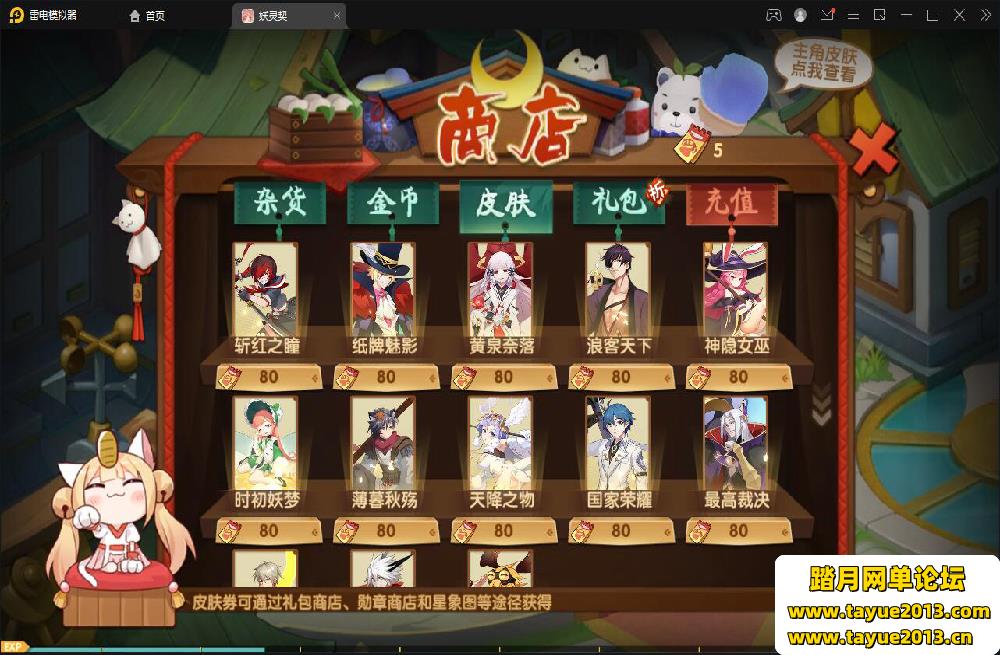This screenshot has height=655, width=1000.
Task: Select the 国家荣耀 skin card
Action: click(618, 445)
